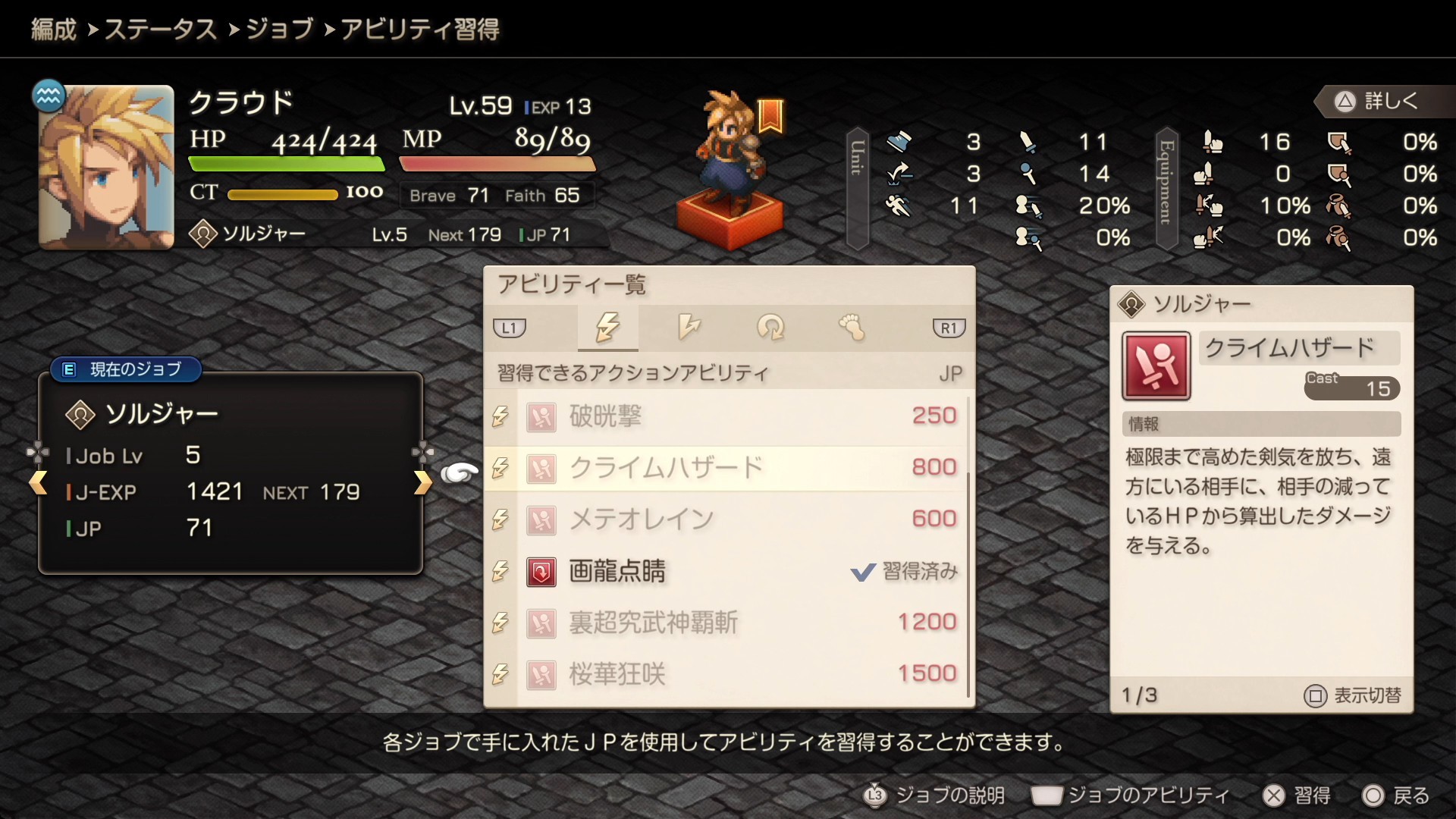Image resolution: width=1456 pixels, height=819 pixels.
Task: Choose the 桜華狂咲 ability row
Action: tap(726, 674)
